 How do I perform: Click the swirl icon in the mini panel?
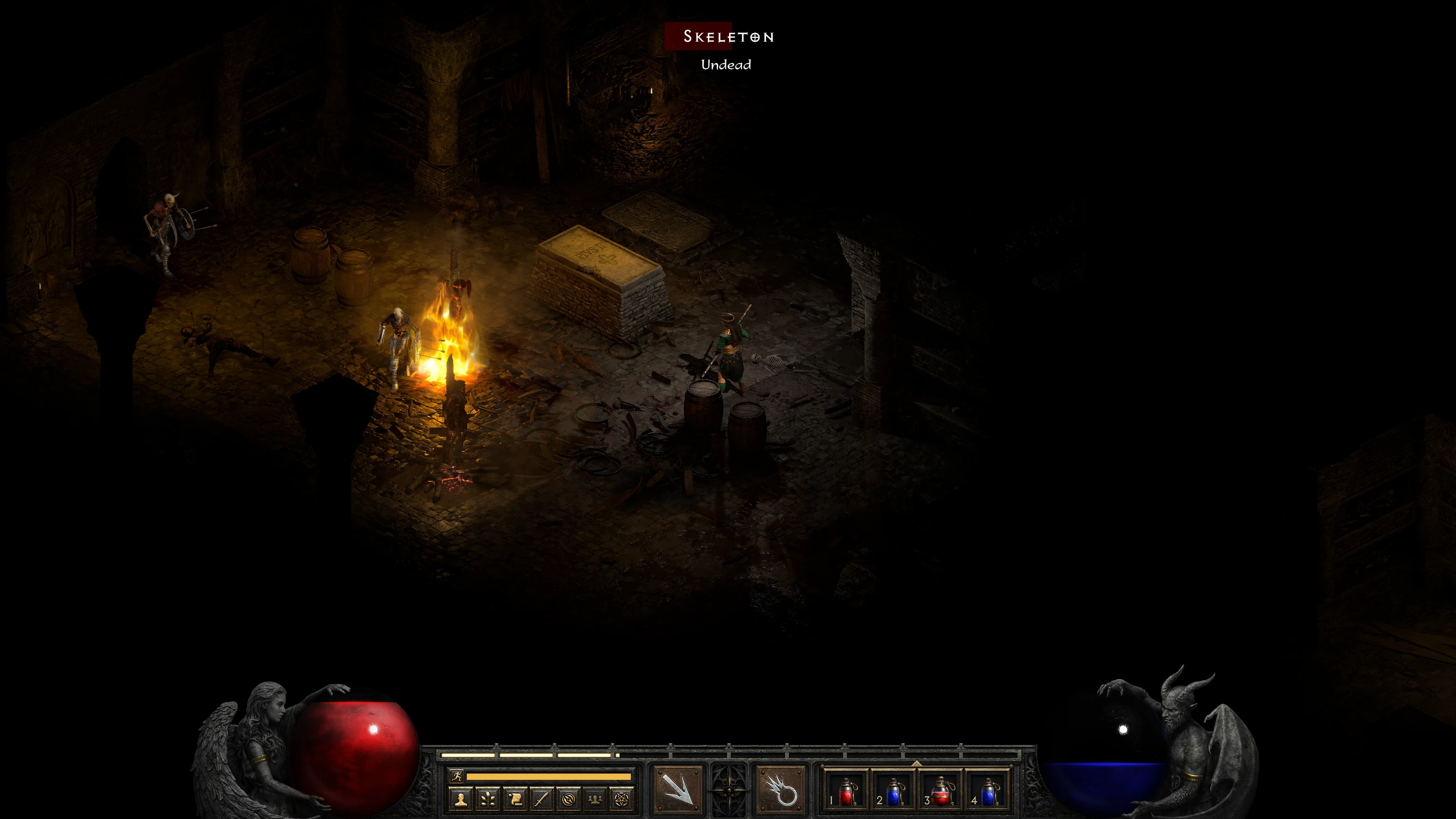(x=569, y=799)
